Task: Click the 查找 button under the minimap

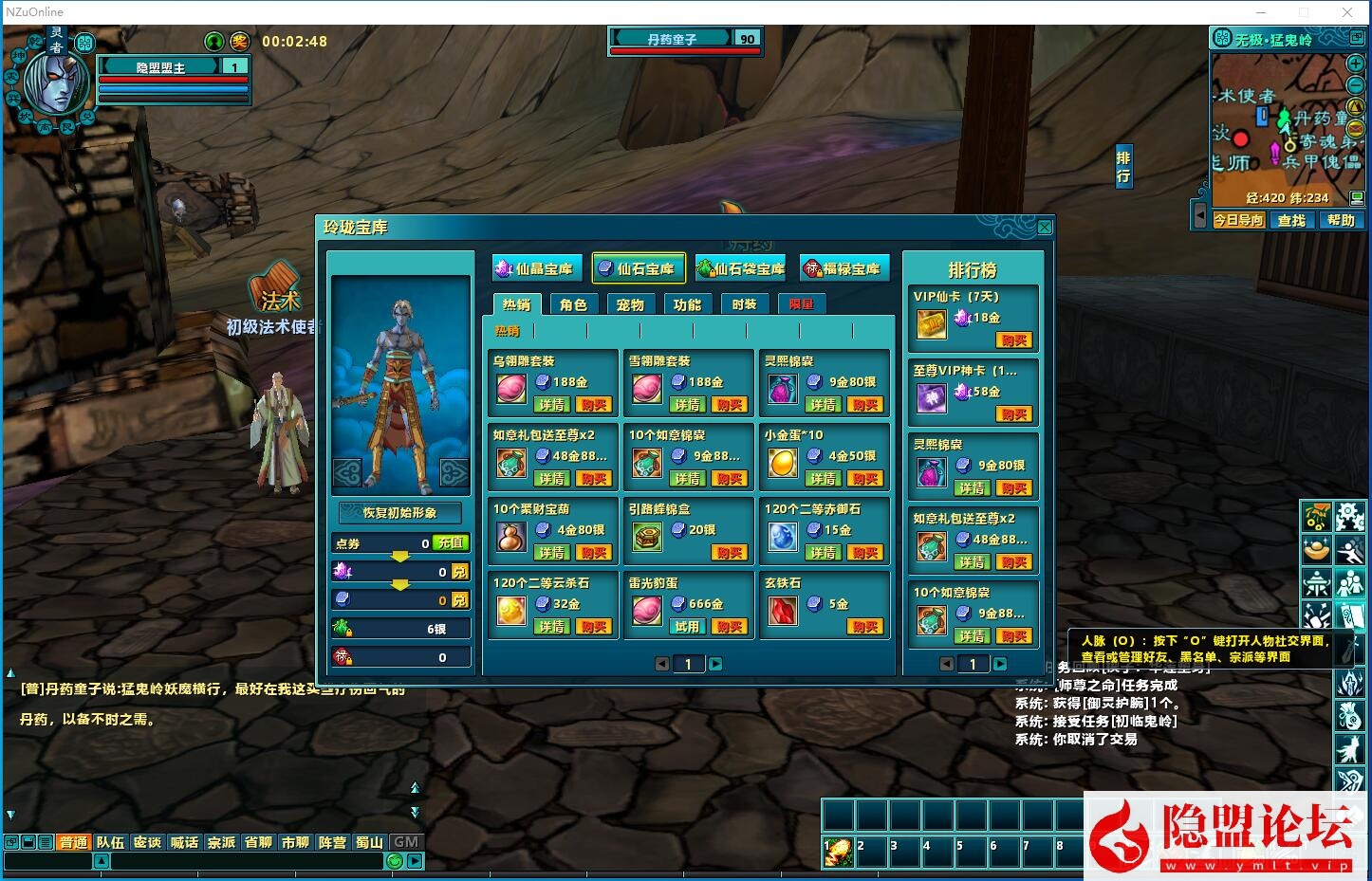Action: (1291, 220)
